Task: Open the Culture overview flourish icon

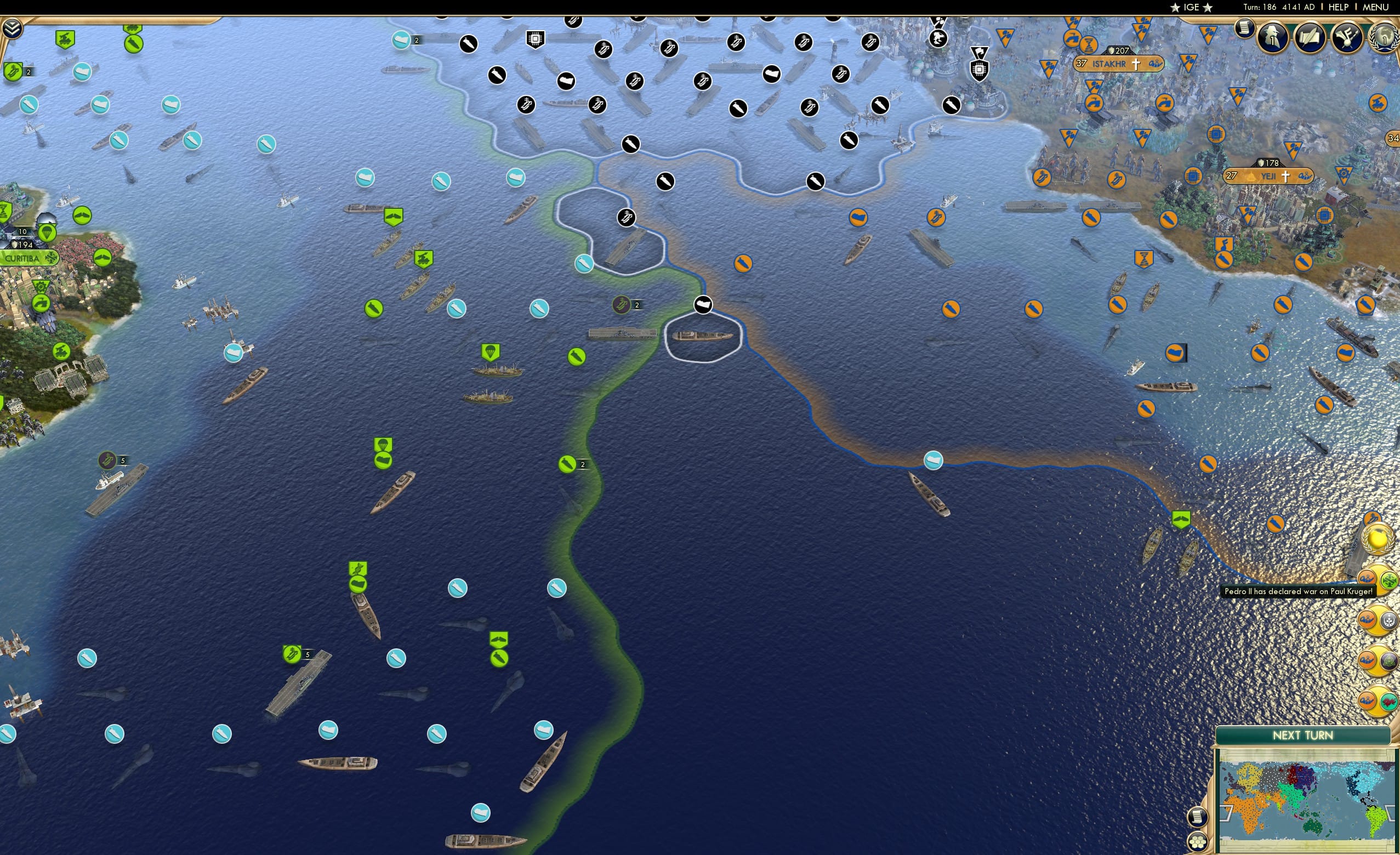Action: click(x=1347, y=38)
